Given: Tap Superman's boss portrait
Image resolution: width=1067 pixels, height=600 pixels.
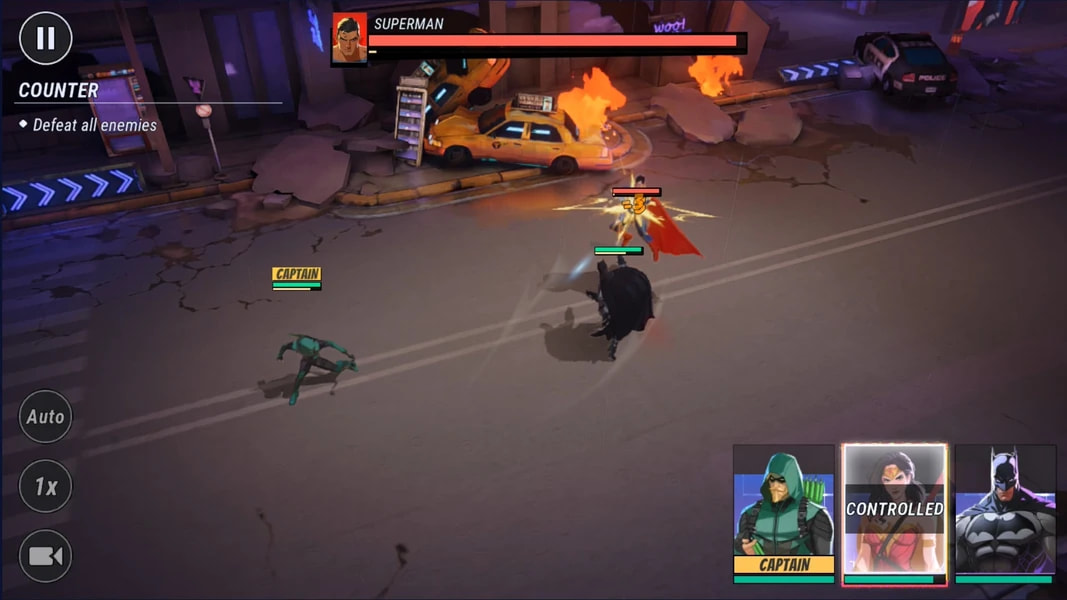Looking at the screenshot, I should pyautogui.click(x=349, y=40).
